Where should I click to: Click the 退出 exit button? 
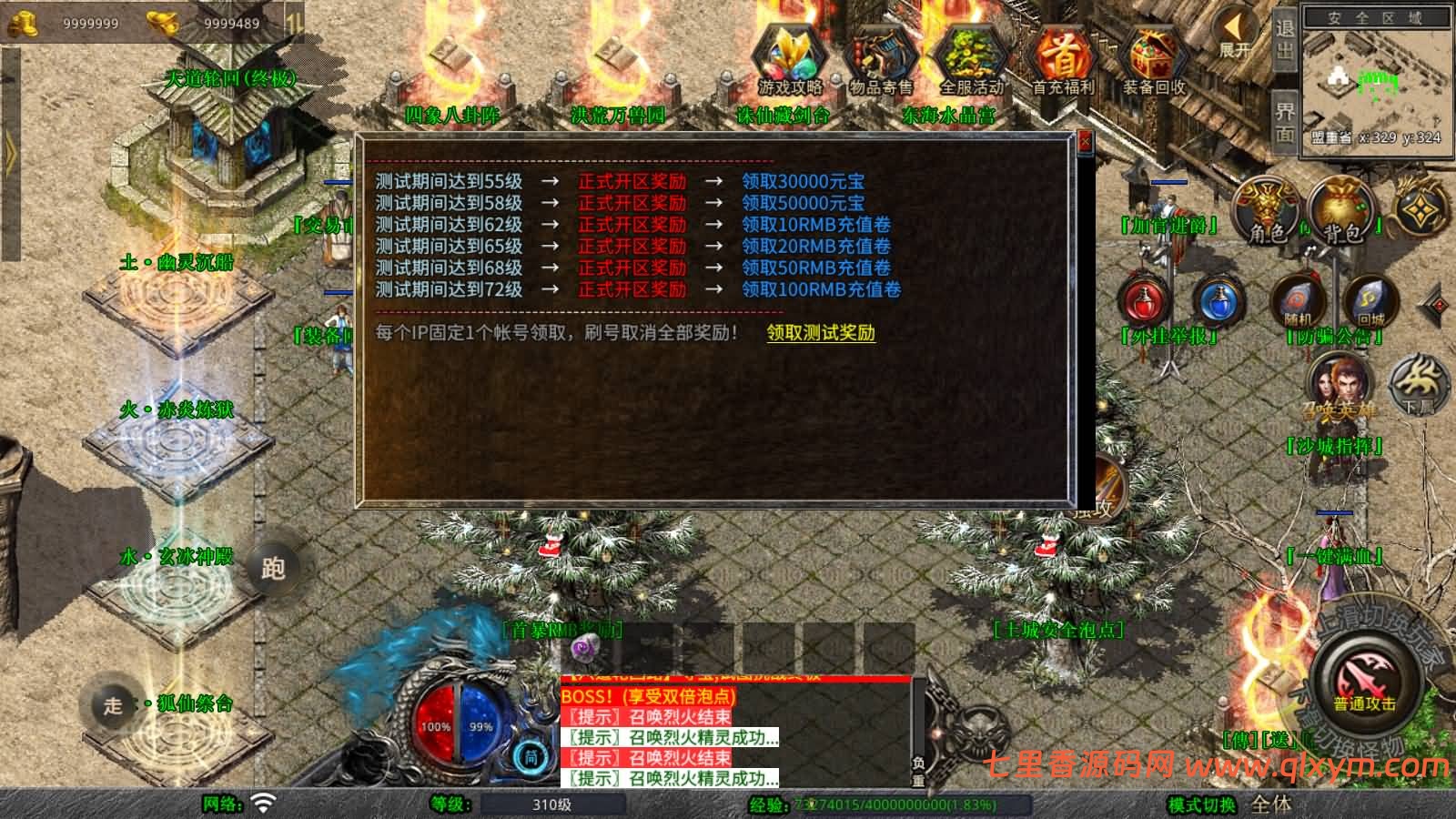1284,38
